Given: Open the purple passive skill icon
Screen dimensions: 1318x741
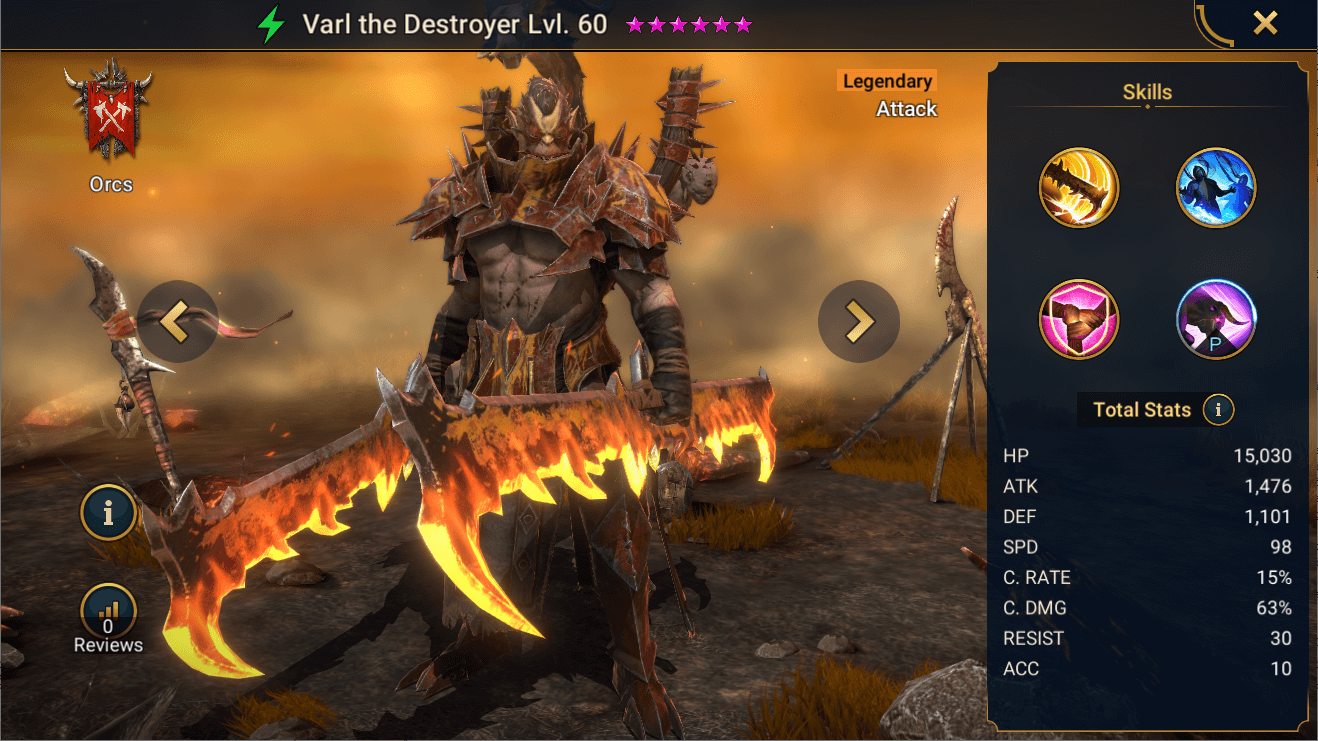Looking at the screenshot, I should pyautogui.click(x=1216, y=319).
